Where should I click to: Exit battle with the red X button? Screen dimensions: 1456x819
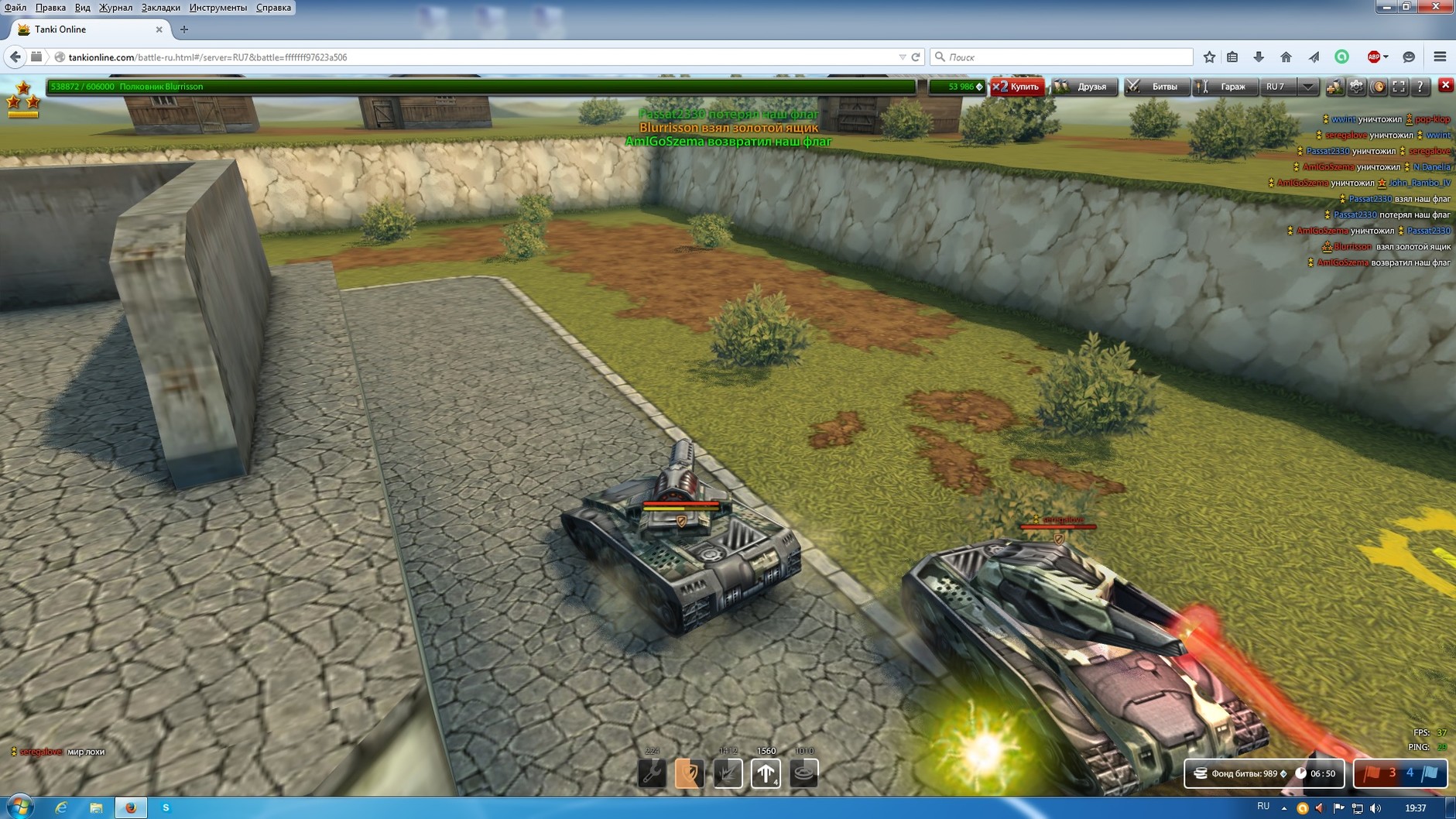[1445, 85]
